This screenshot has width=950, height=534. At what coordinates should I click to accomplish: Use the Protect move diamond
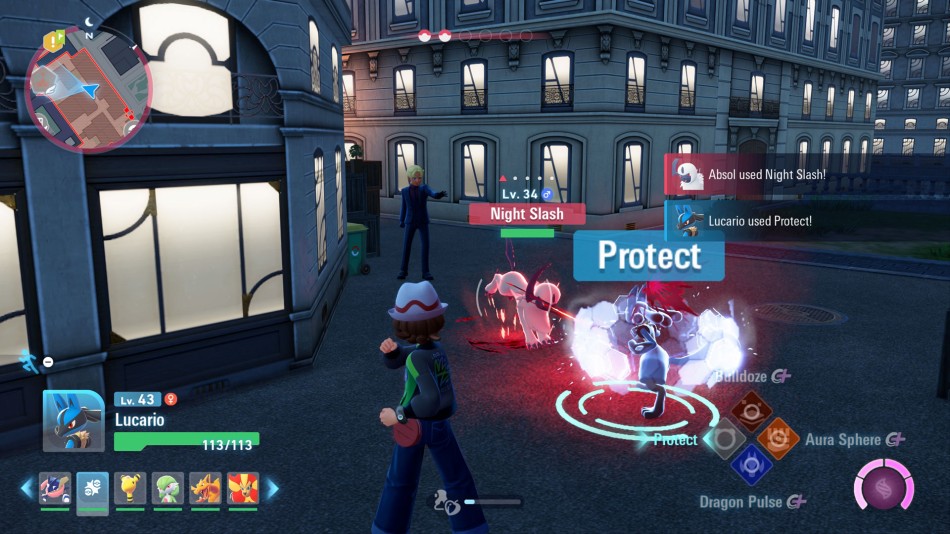coord(722,438)
